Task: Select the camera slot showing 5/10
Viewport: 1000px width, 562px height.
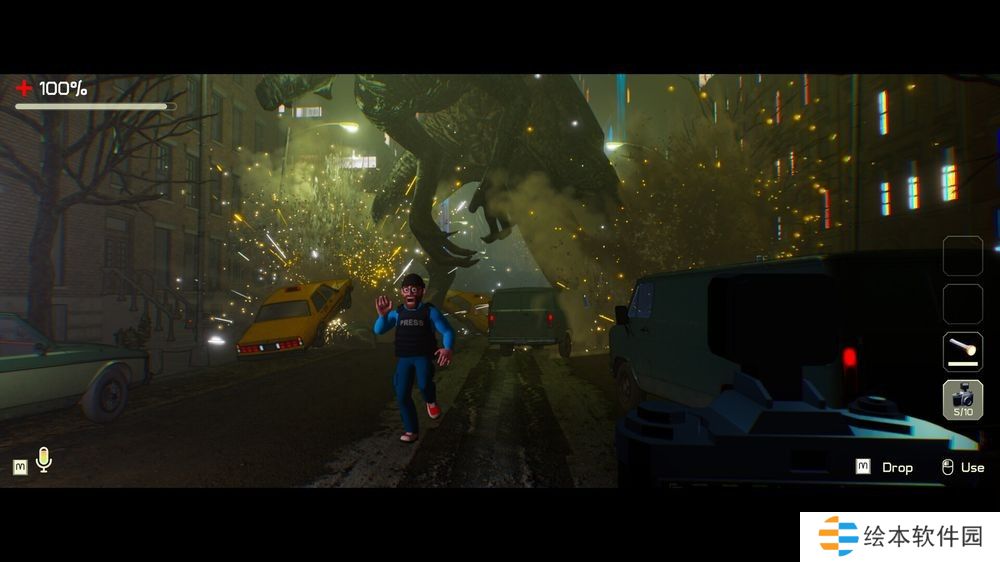Action: (x=963, y=399)
